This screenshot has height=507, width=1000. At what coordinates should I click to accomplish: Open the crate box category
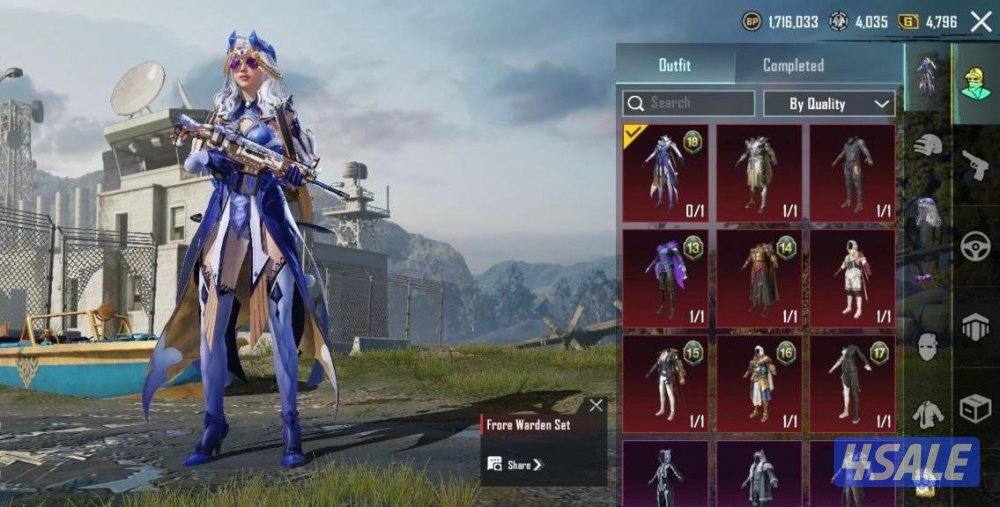[x=975, y=408]
